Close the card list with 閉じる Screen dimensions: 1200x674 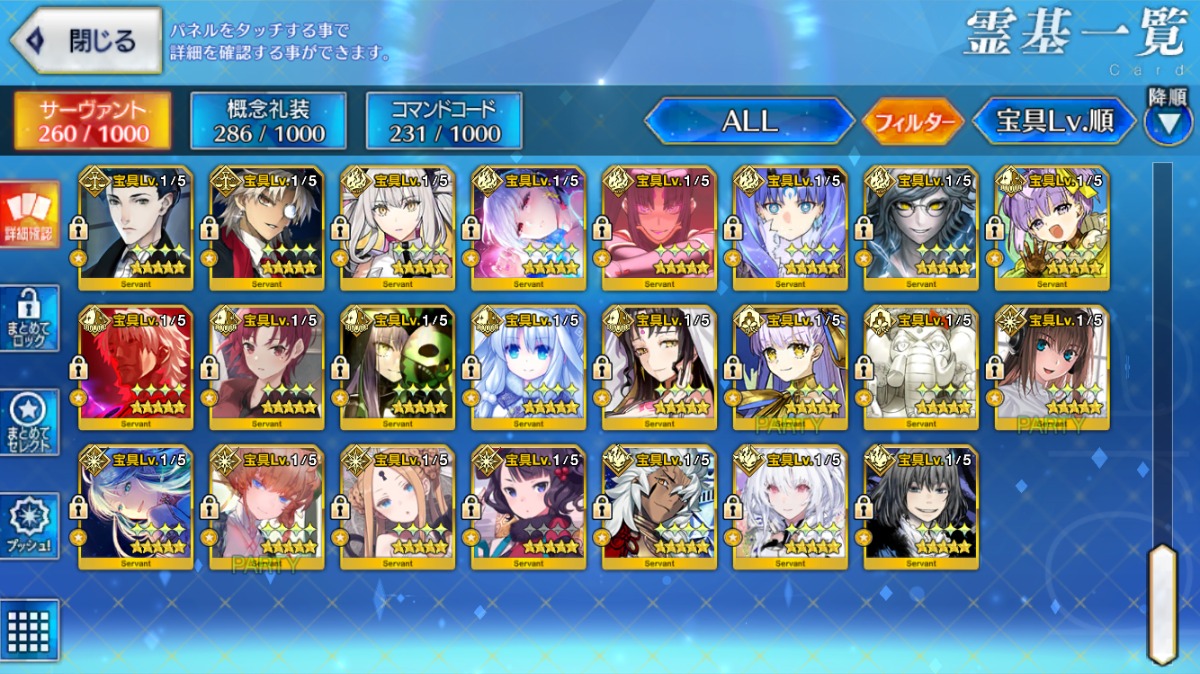tap(85, 41)
